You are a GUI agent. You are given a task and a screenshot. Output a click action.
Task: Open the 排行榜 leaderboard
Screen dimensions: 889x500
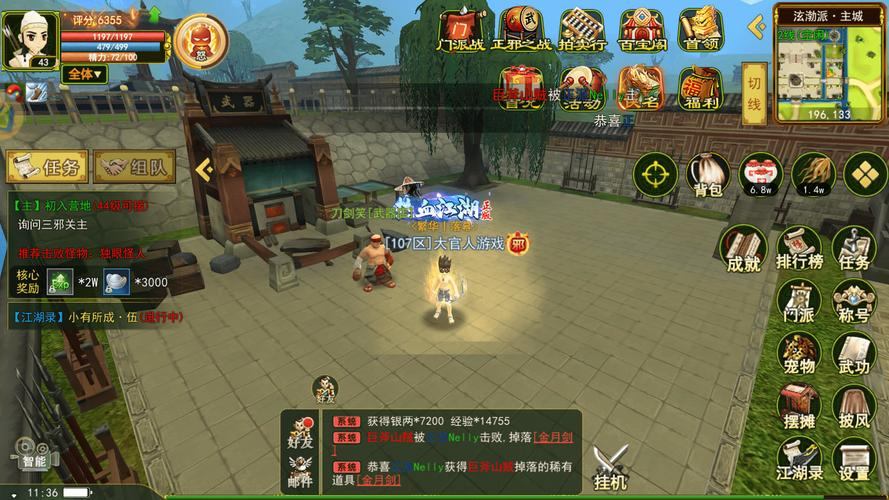798,248
